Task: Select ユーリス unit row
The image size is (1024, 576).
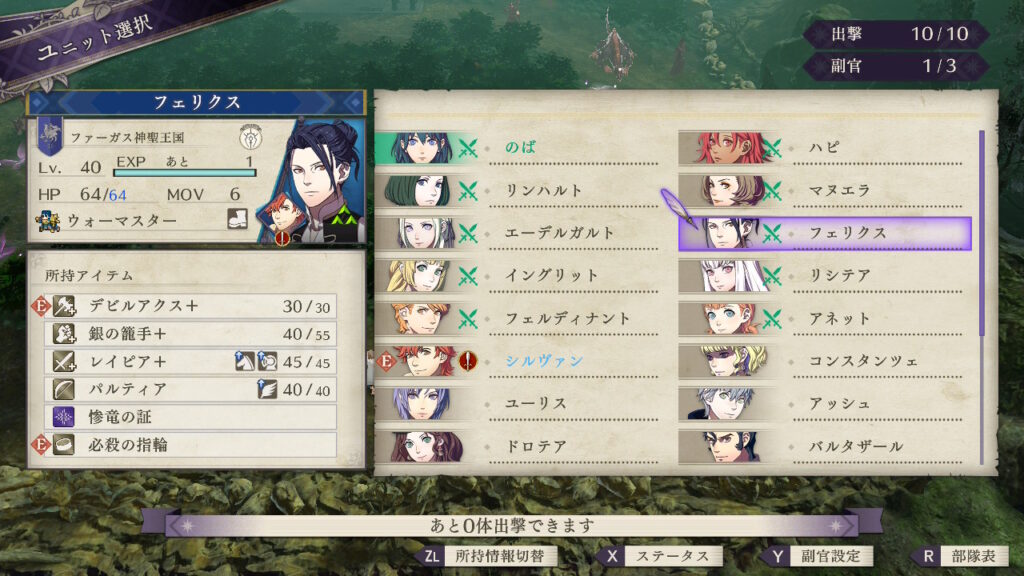Action: coord(520,404)
